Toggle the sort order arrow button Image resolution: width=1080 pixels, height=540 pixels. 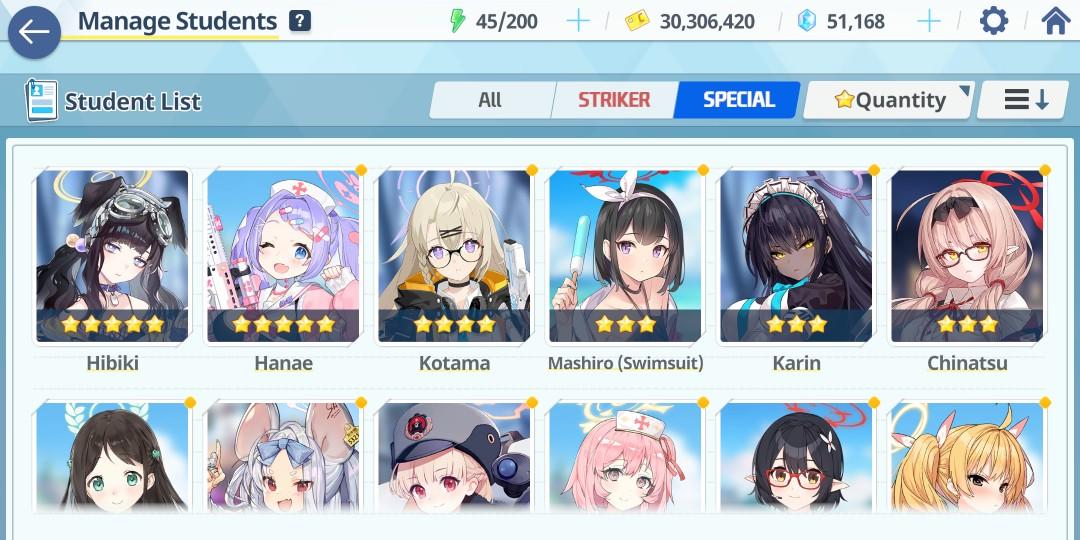coord(1026,100)
